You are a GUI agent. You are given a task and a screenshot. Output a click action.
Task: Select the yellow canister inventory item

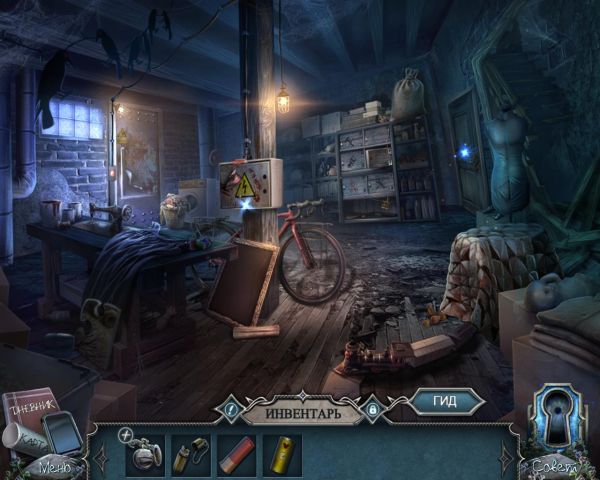(281, 451)
